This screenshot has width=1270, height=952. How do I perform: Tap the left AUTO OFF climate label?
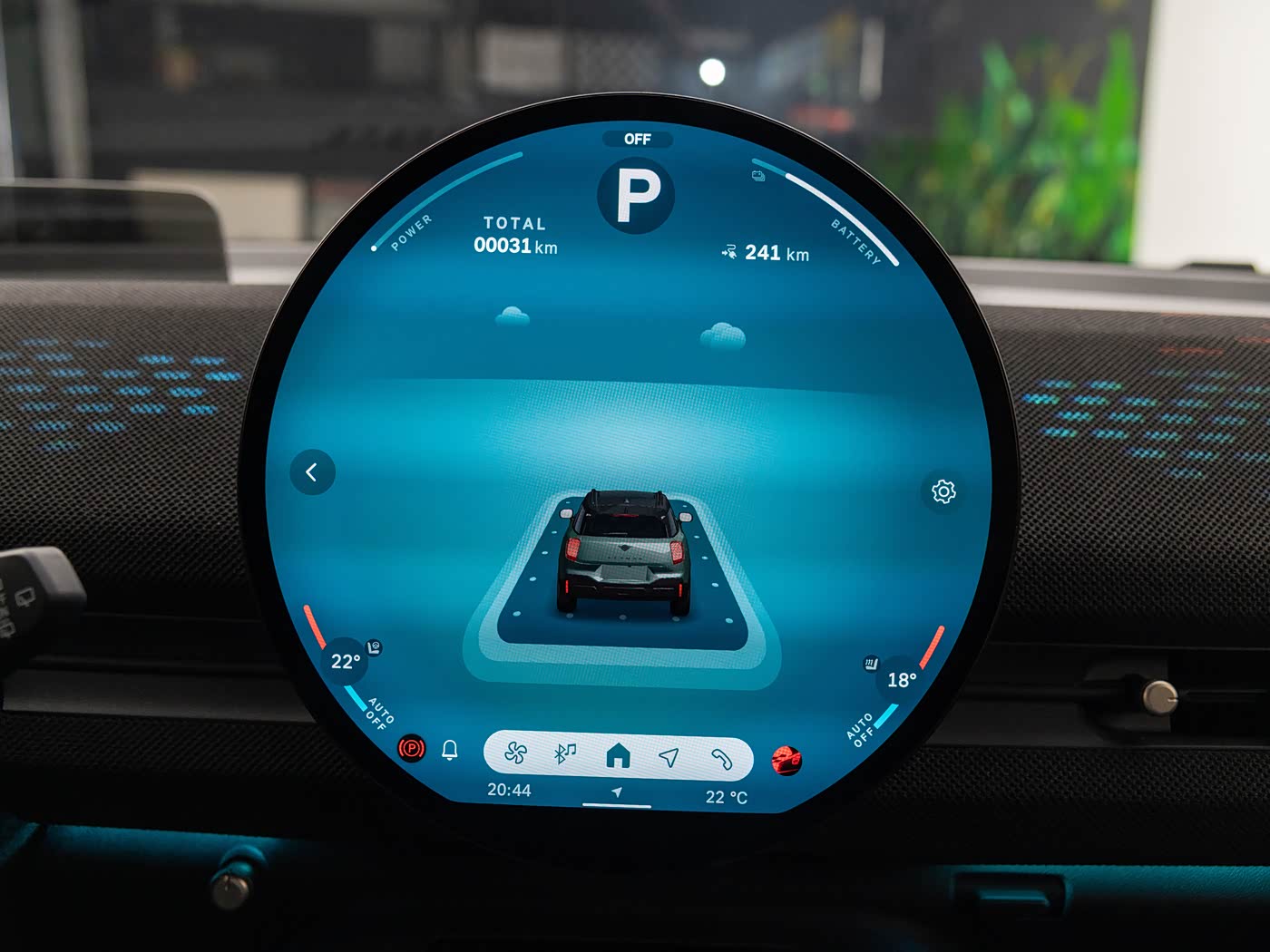point(379,714)
